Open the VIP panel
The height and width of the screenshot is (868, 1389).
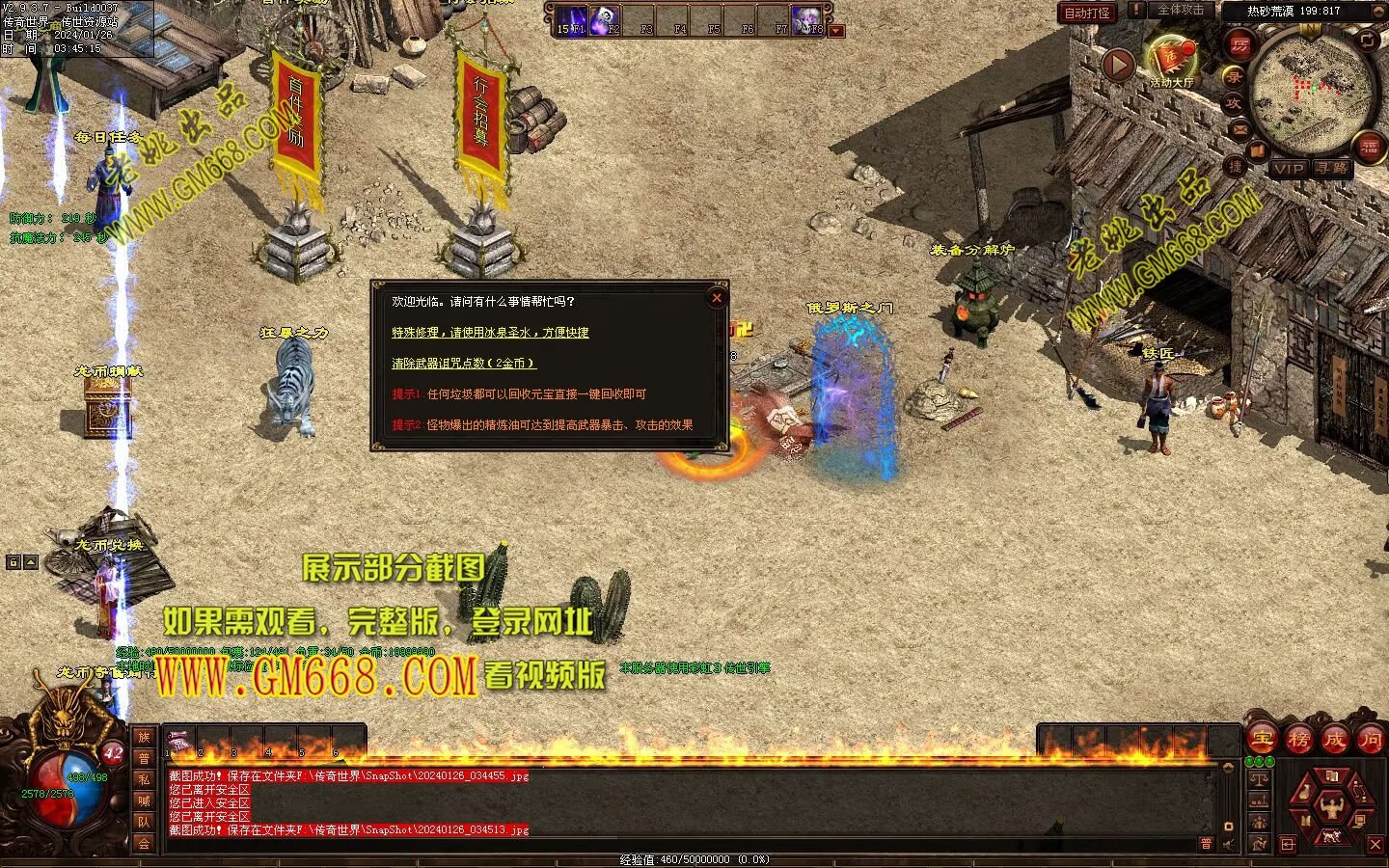[1289, 168]
